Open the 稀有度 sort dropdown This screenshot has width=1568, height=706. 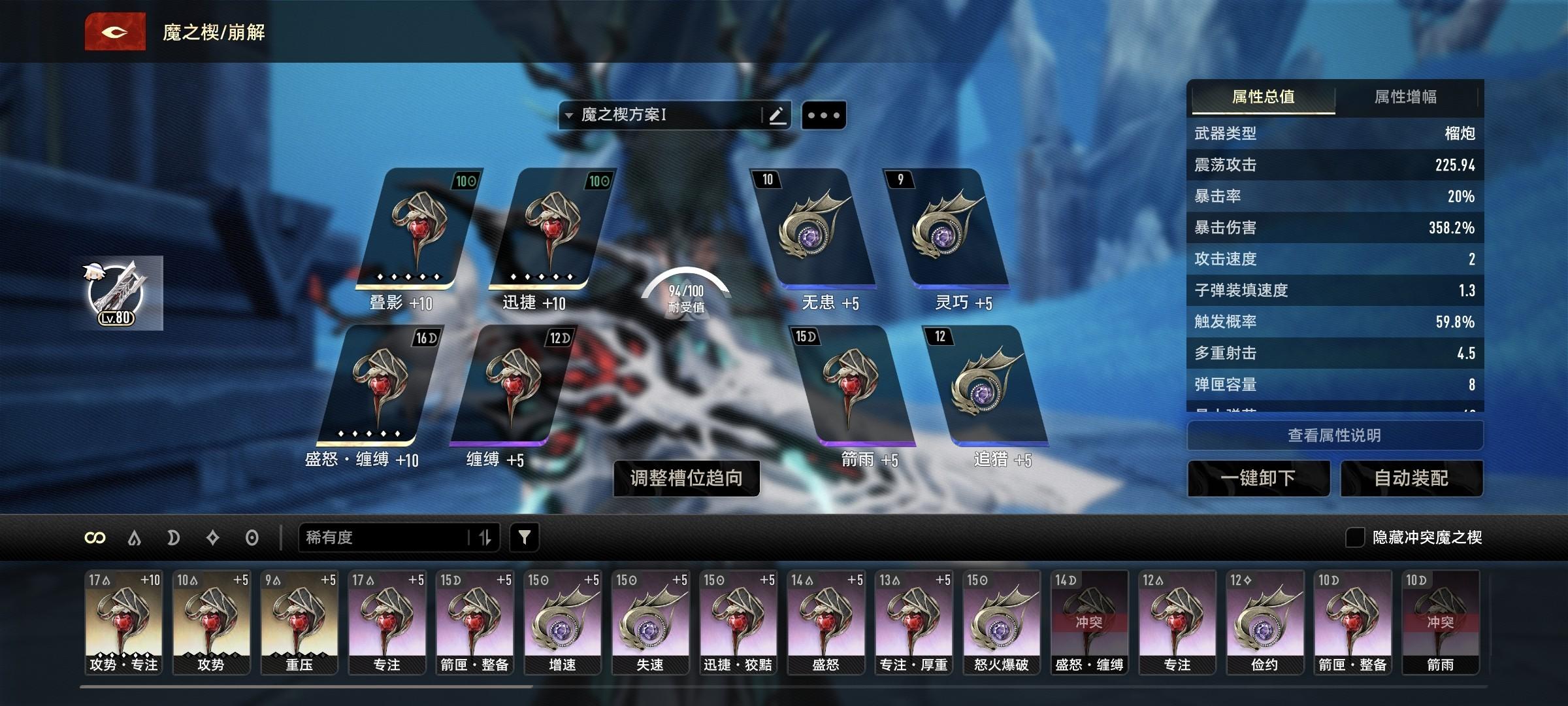[385, 537]
